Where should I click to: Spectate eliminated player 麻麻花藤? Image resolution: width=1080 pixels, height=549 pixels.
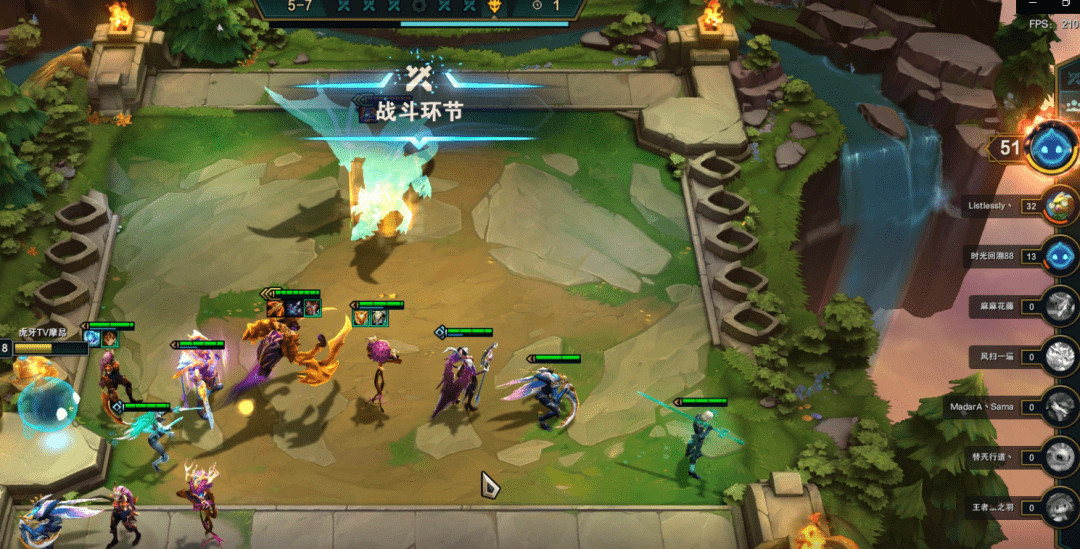[1058, 306]
